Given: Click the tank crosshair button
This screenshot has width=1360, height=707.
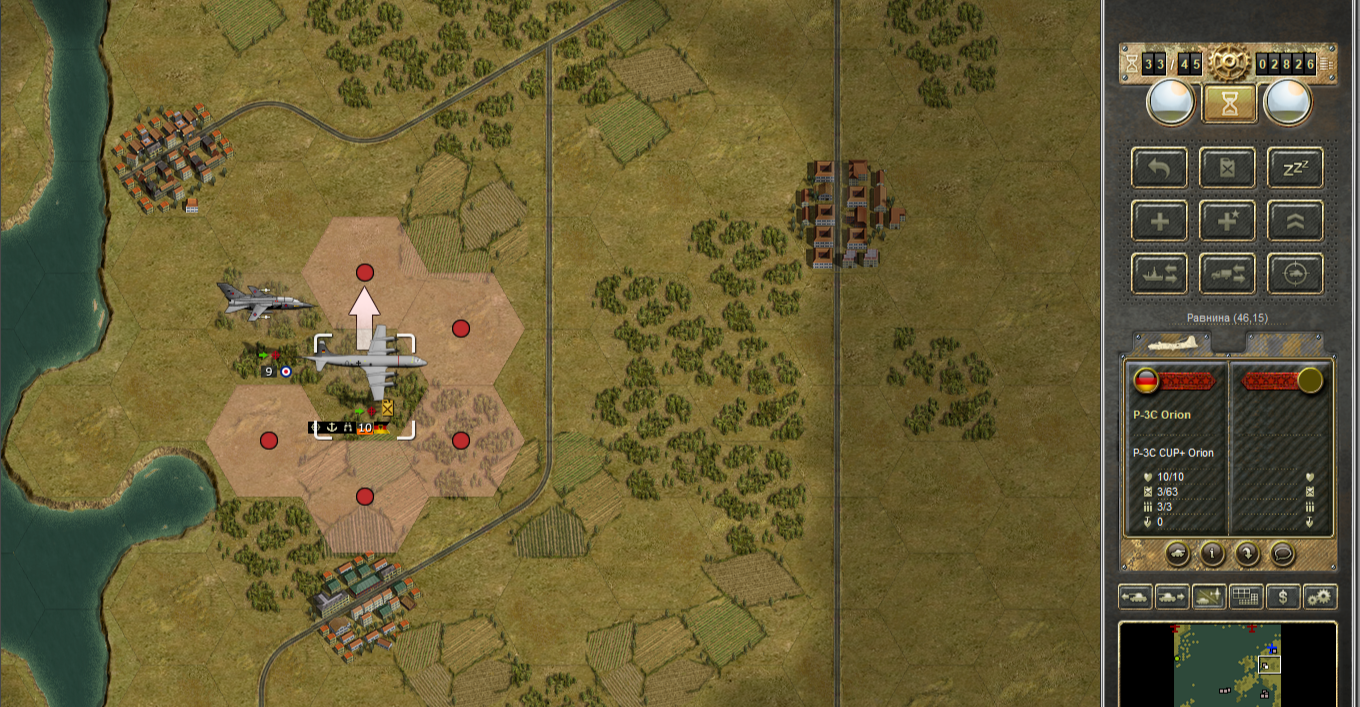Looking at the screenshot, I should tap(1295, 273).
